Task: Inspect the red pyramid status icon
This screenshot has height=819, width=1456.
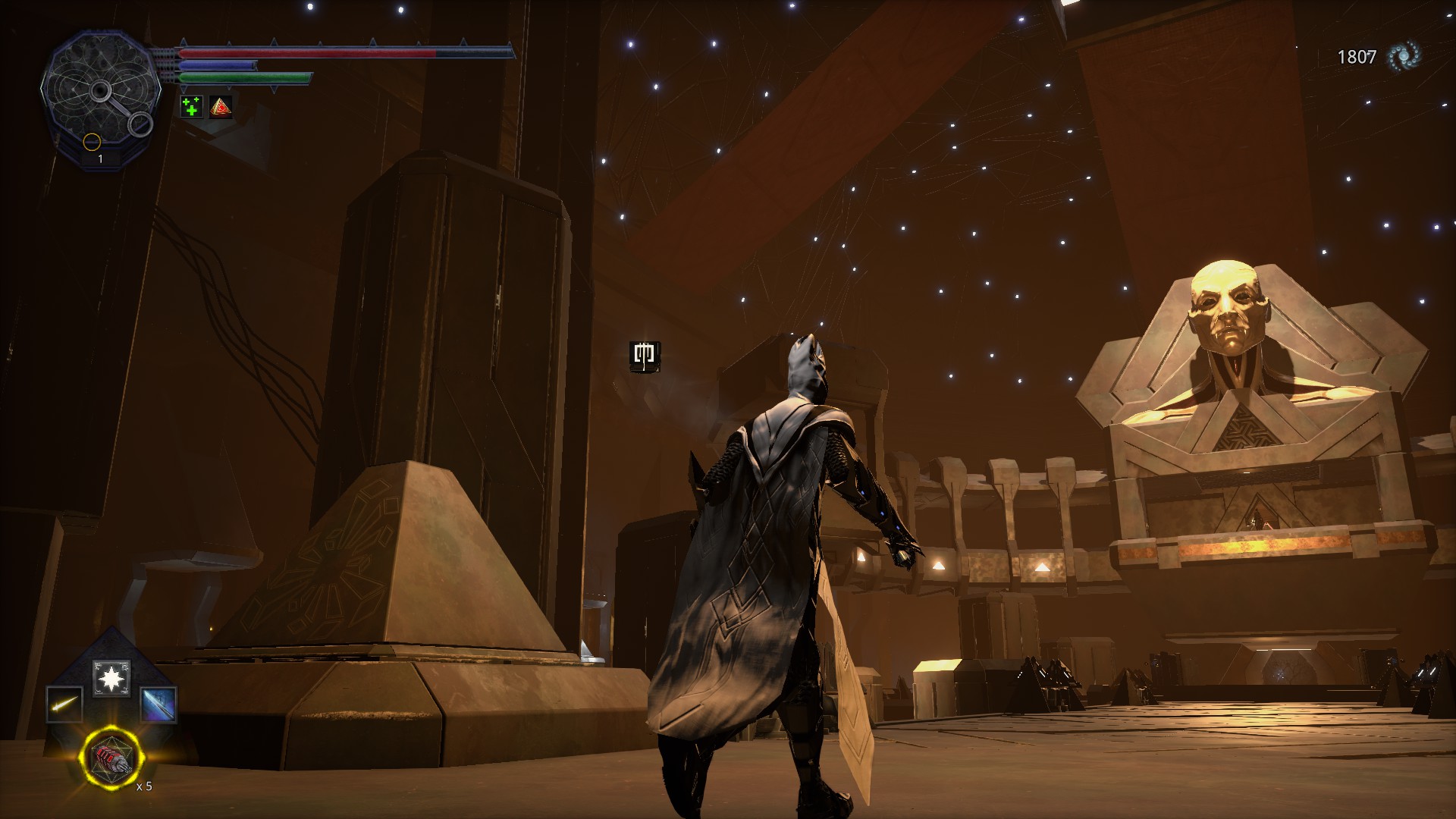Action: (221, 107)
